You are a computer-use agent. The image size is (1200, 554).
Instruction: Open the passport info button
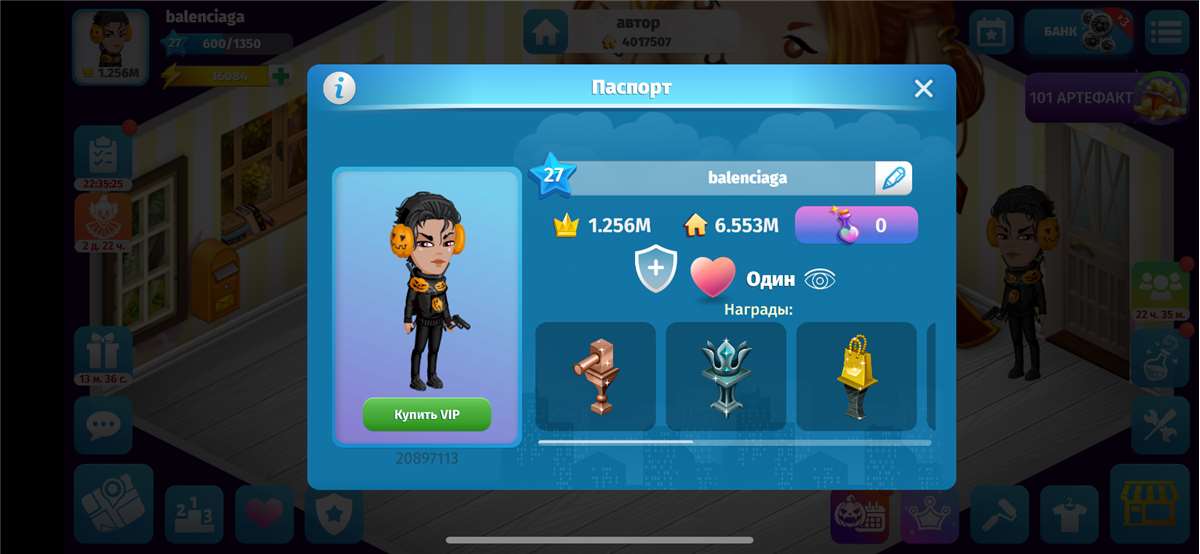pos(340,88)
